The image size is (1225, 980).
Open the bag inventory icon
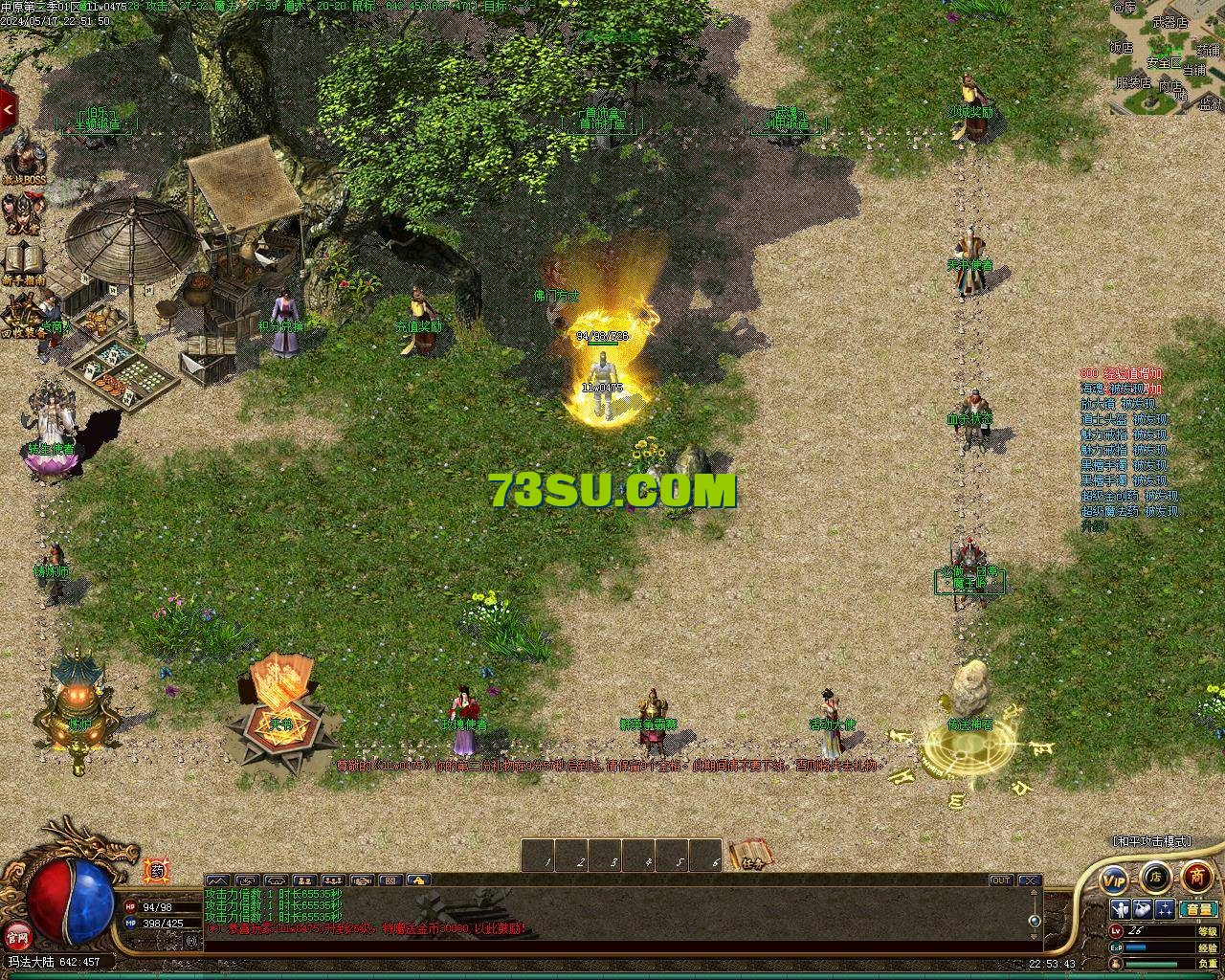point(1143,909)
